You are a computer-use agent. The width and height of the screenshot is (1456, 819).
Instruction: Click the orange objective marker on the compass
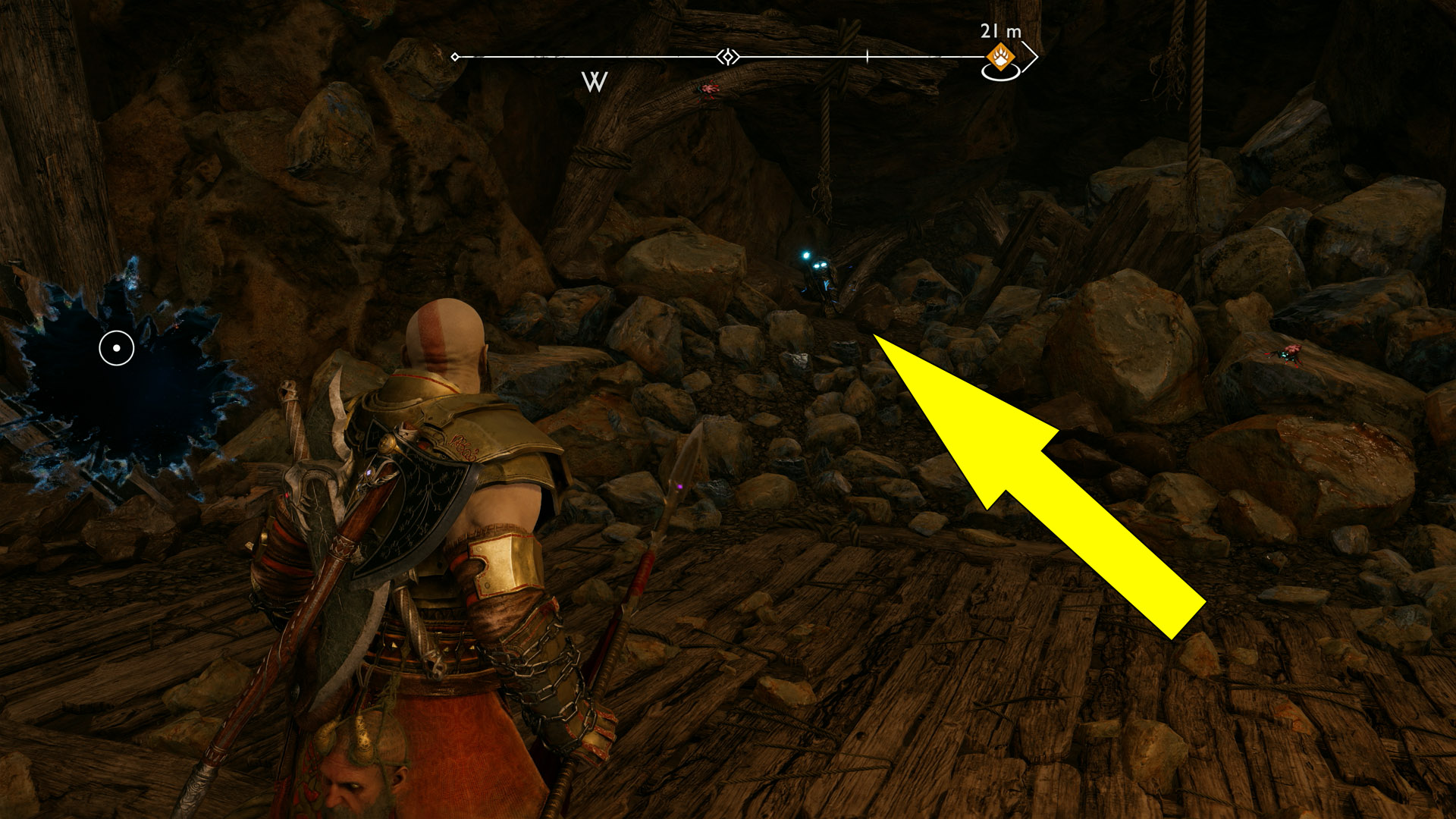1000,57
